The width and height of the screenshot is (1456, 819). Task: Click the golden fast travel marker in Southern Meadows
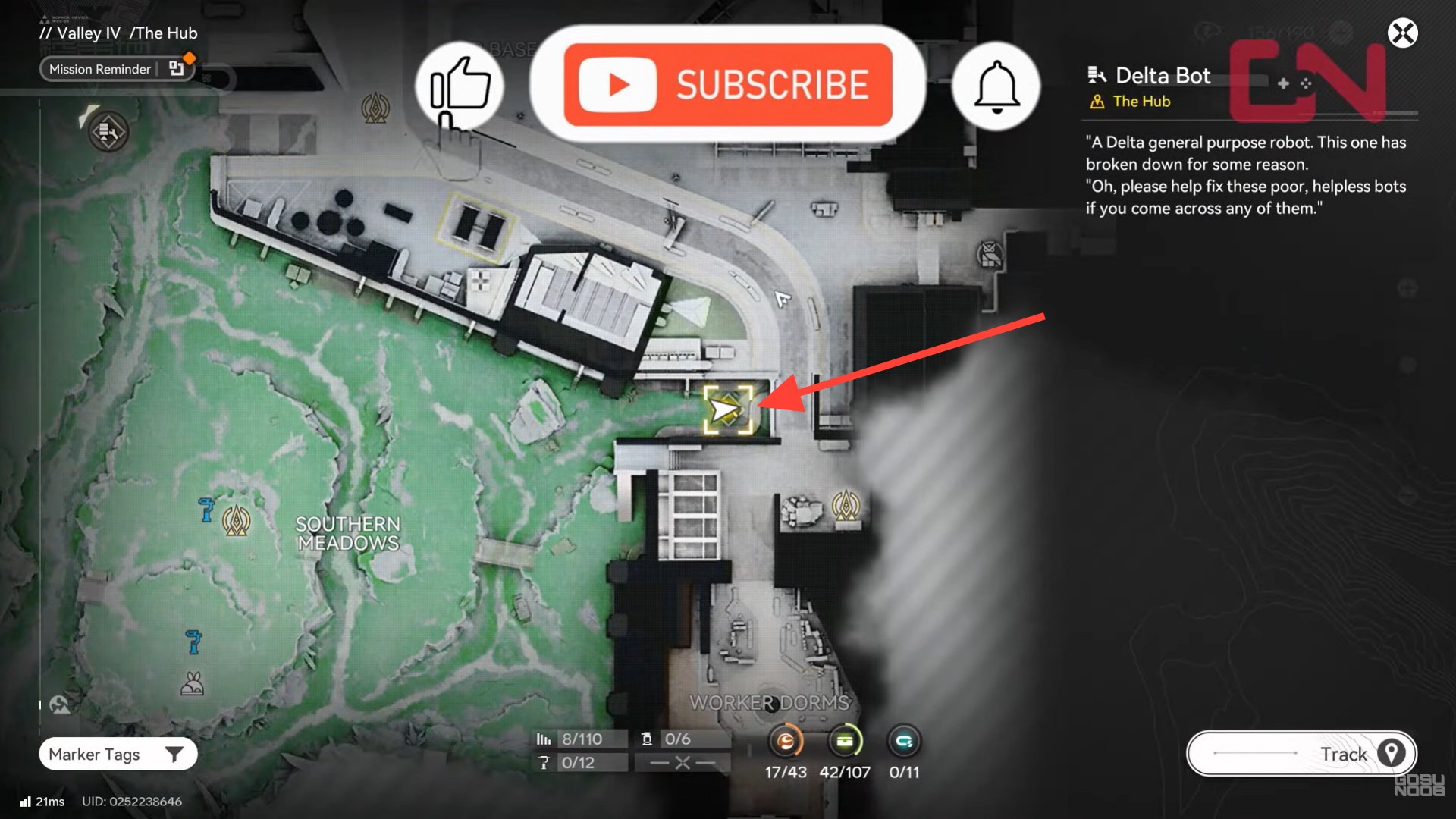[237, 522]
